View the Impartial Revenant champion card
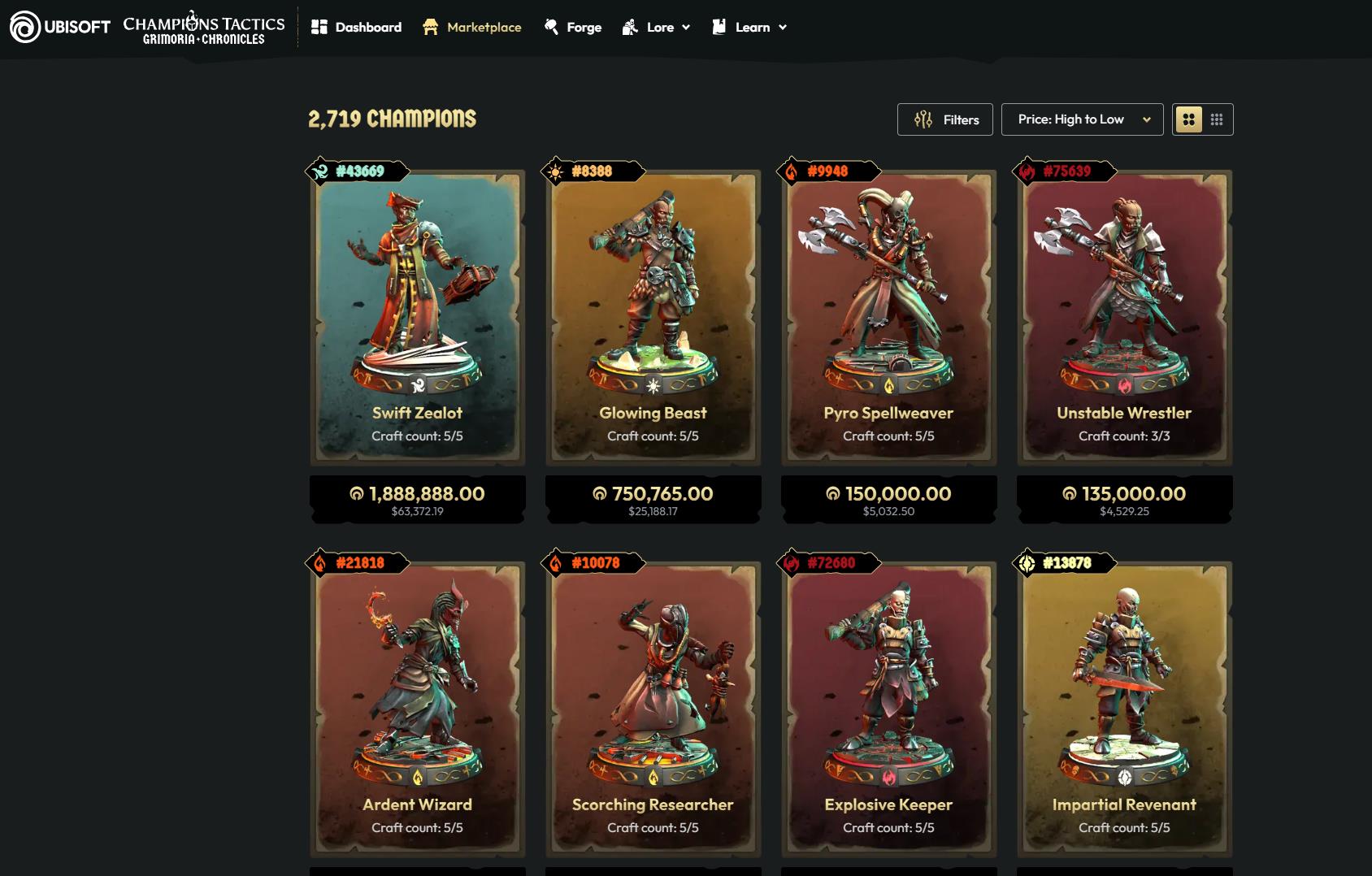This screenshot has height=876, width=1372. coord(1124,707)
